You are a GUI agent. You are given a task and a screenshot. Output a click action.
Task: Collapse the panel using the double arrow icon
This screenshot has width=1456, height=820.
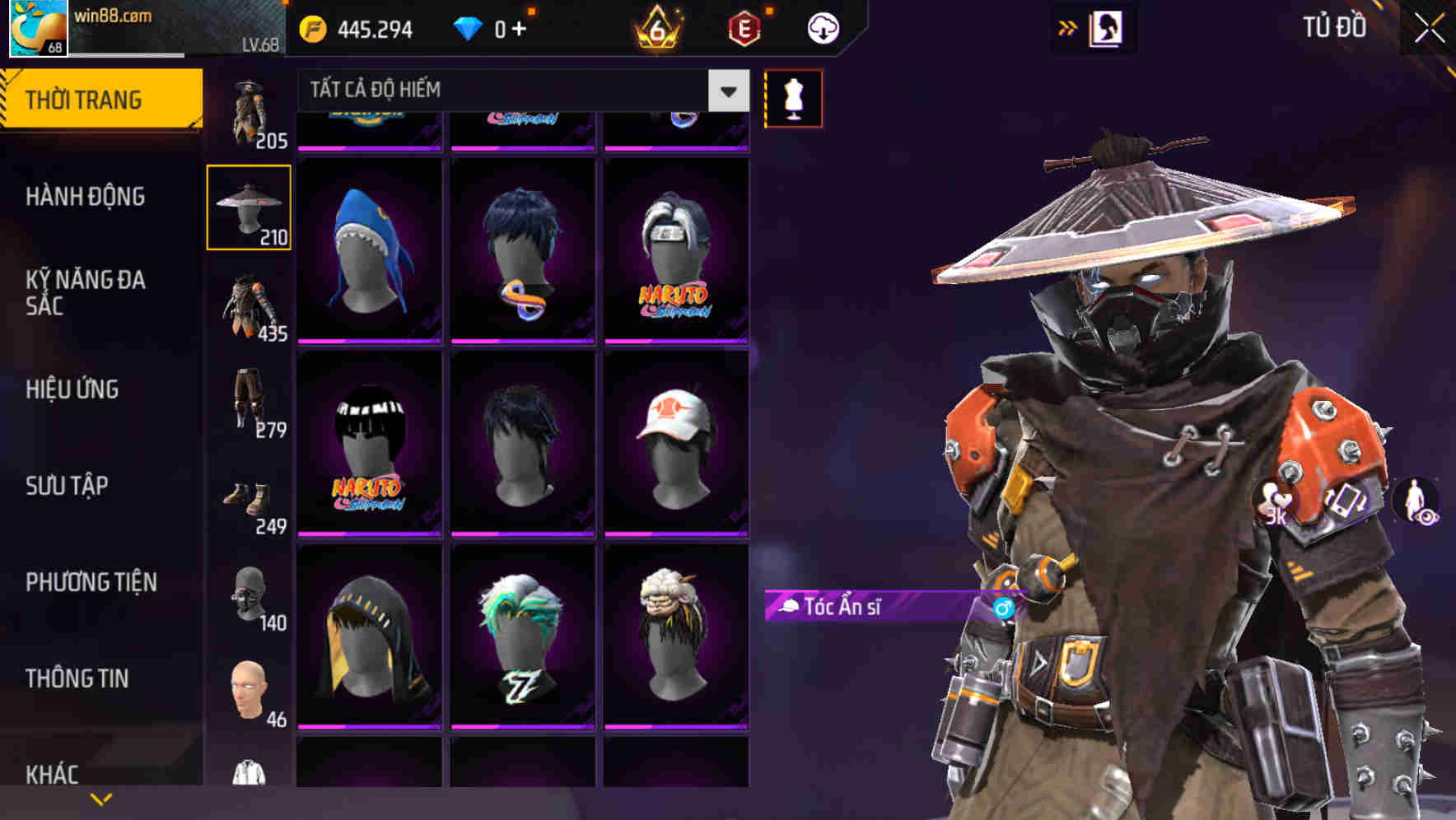1068,27
